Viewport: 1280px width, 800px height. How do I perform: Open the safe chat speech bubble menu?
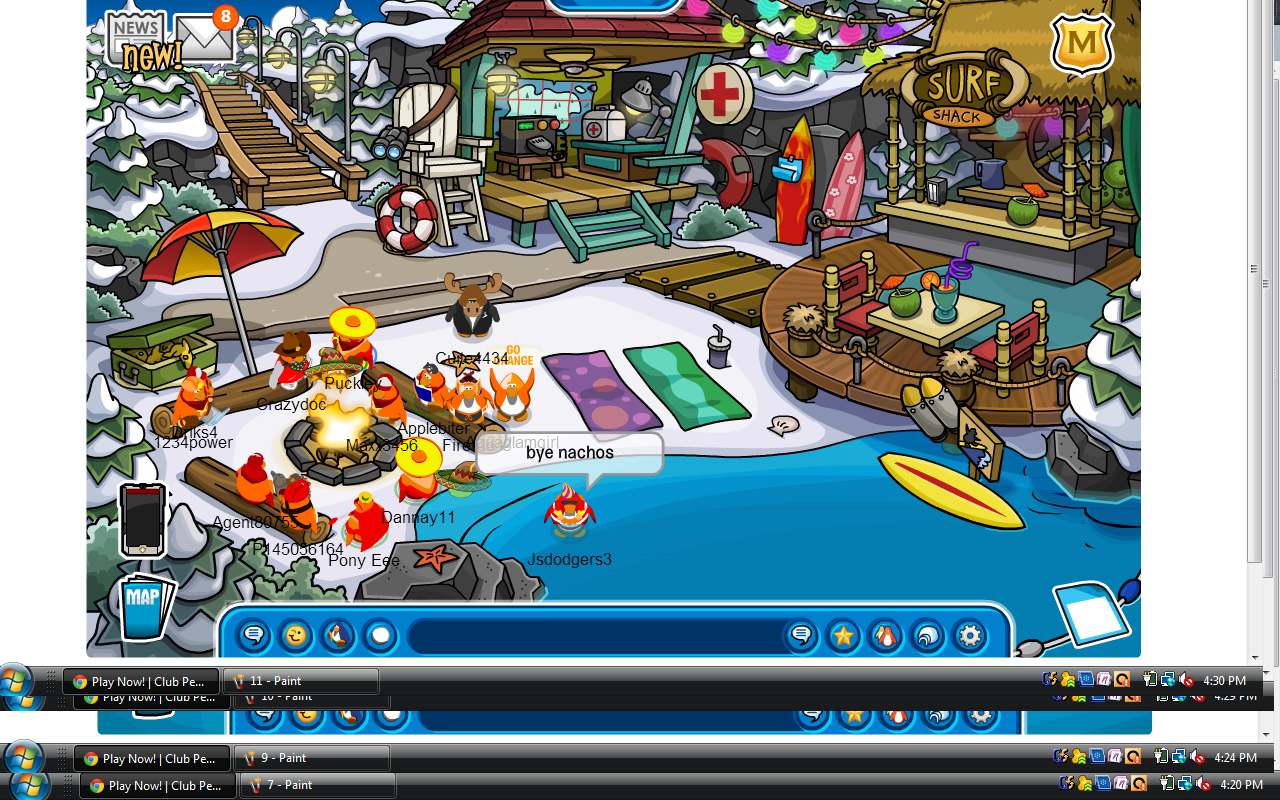[x=254, y=635]
